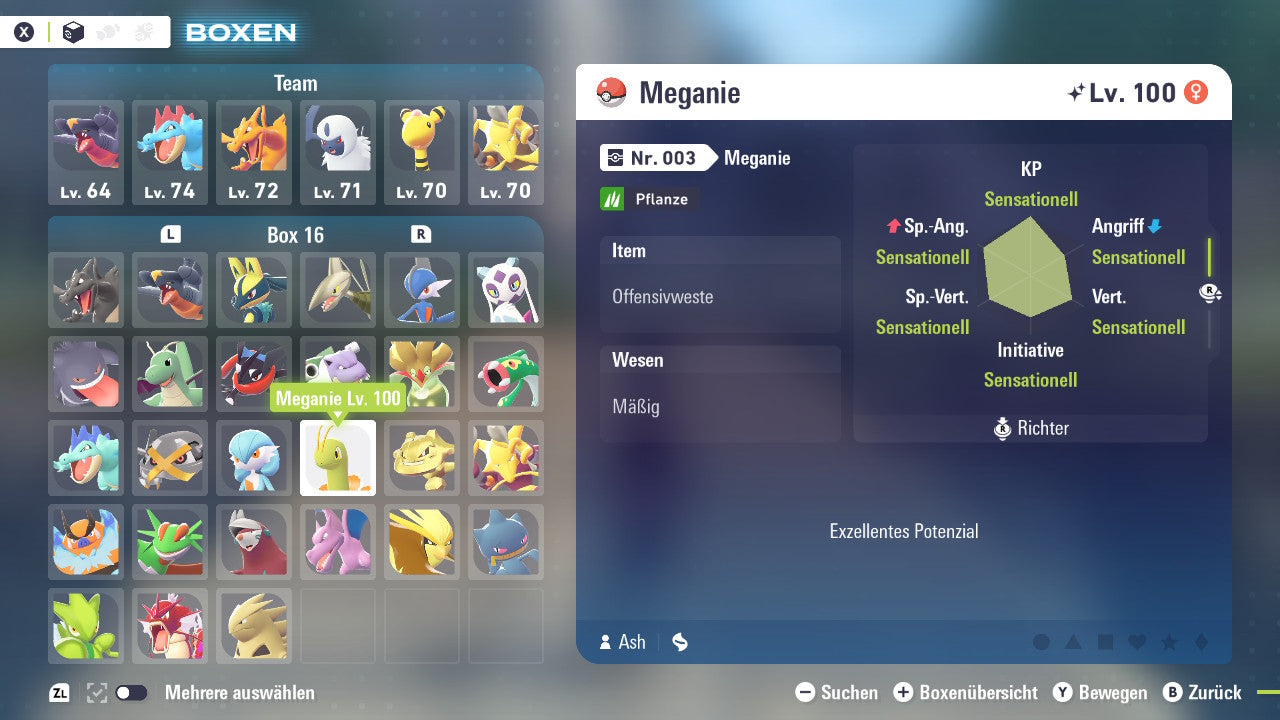The width and height of the screenshot is (1280, 720).
Task: Set the heart marking on Meganie
Action: (1137, 642)
